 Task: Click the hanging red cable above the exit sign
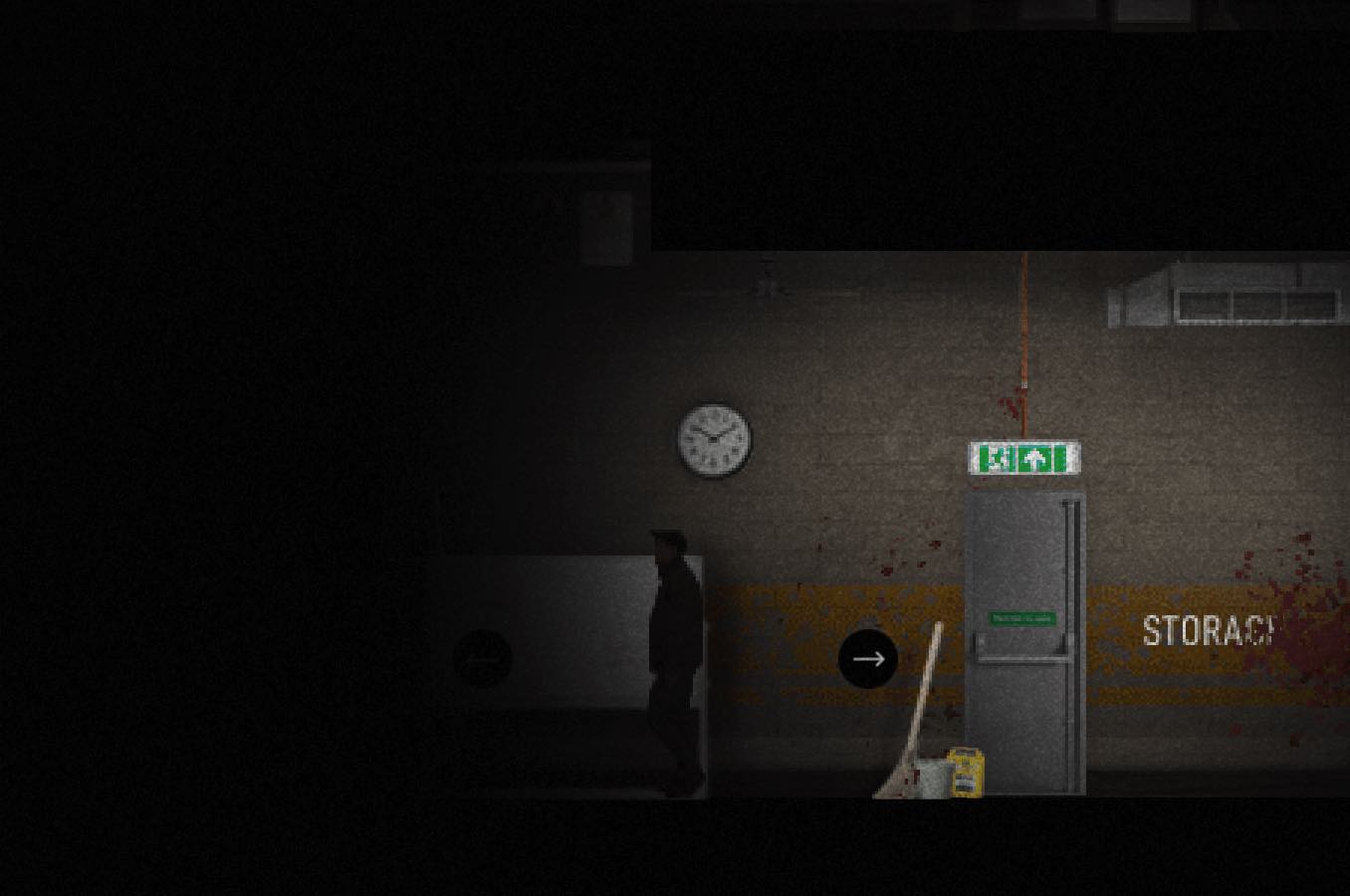[x=1021, y=338]
